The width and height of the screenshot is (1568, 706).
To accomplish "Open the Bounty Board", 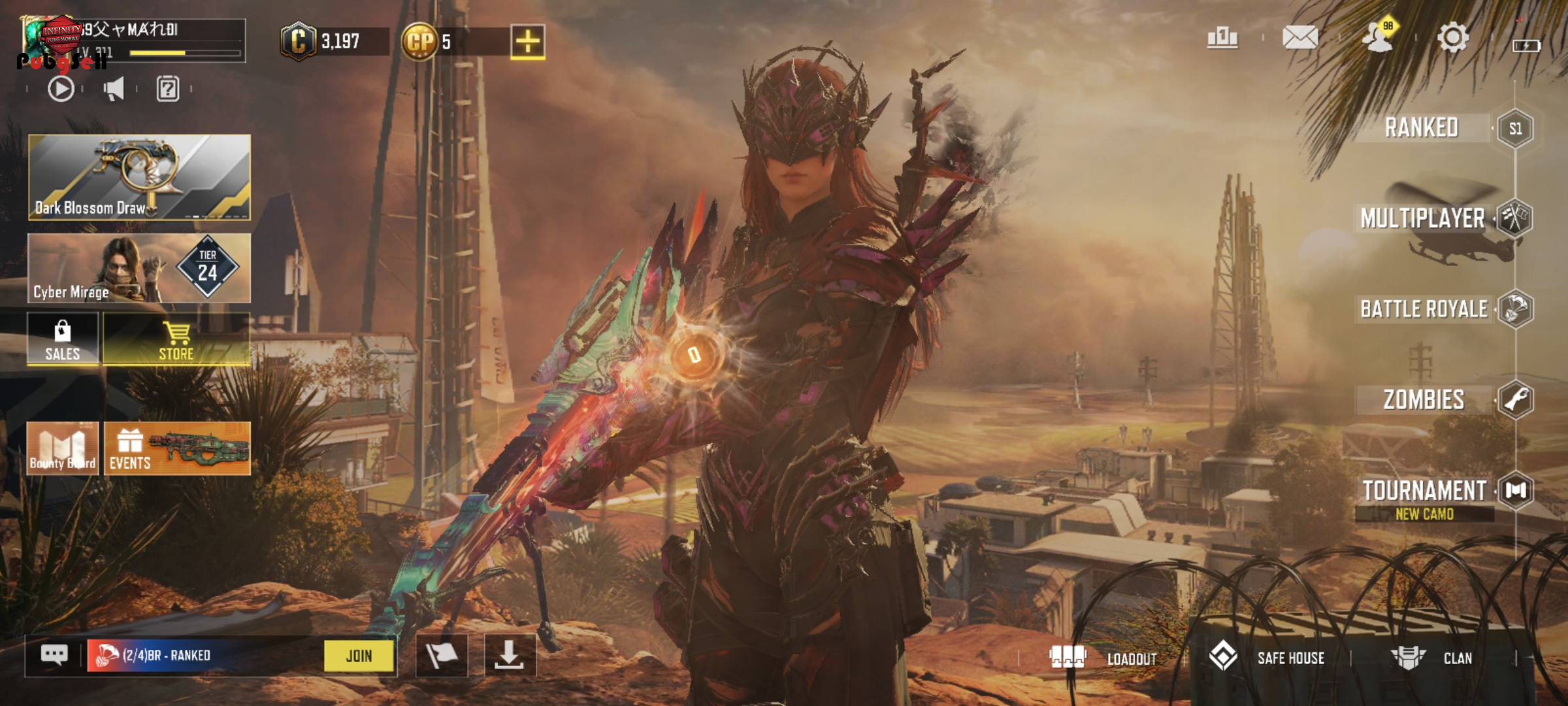I will (x=63, y=448).
